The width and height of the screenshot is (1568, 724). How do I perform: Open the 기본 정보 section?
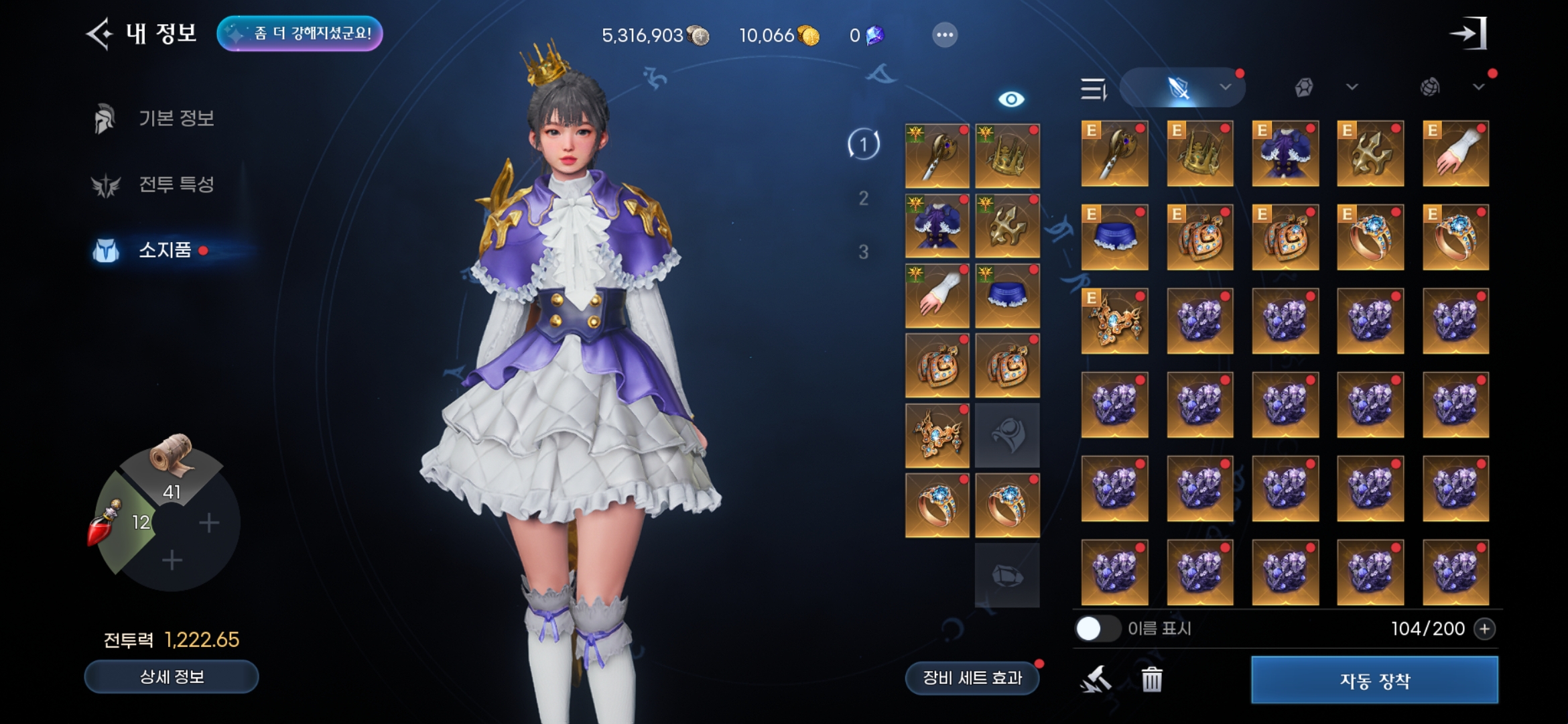point(176,119)
